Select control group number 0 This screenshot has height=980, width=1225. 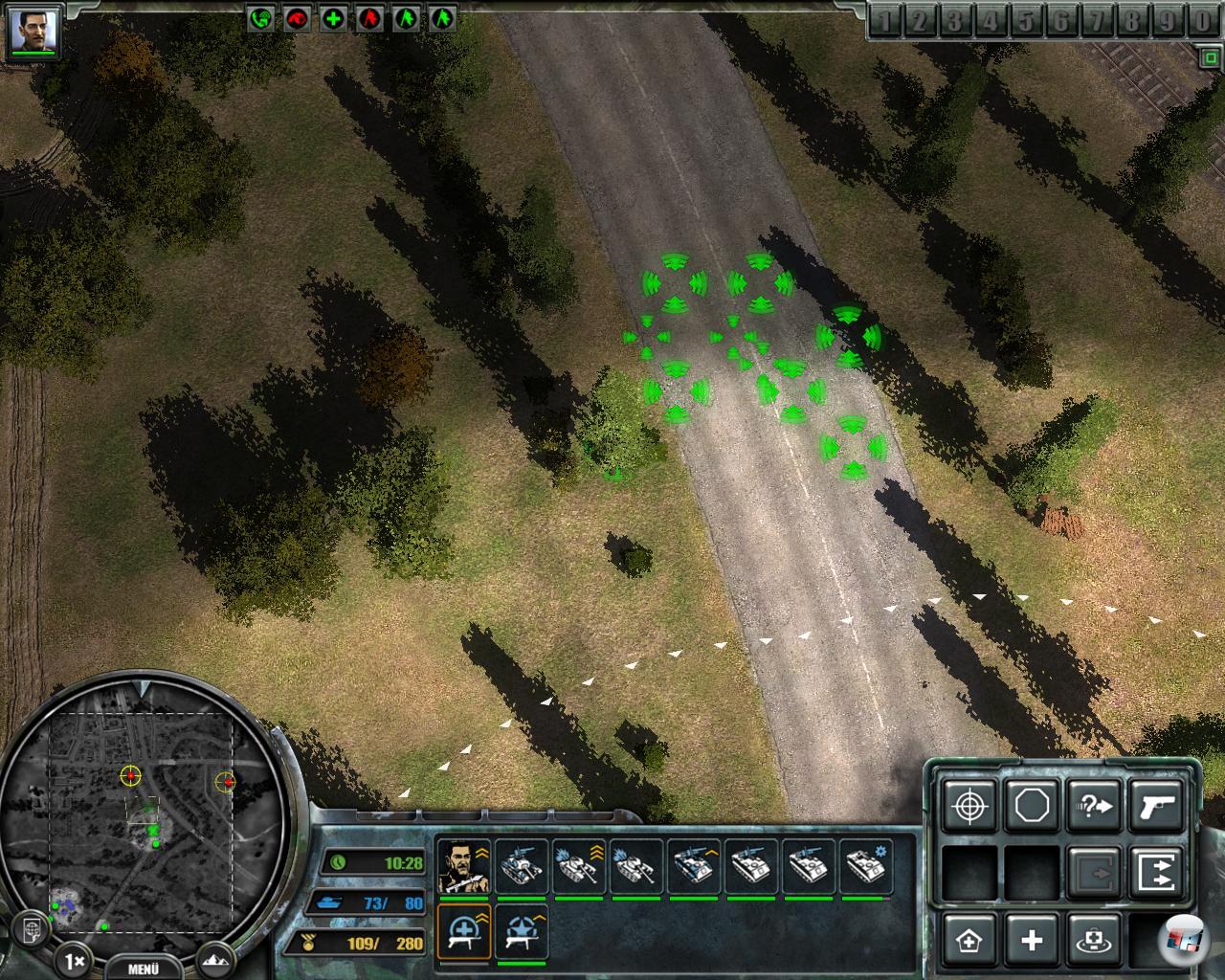click(1202, 21)
